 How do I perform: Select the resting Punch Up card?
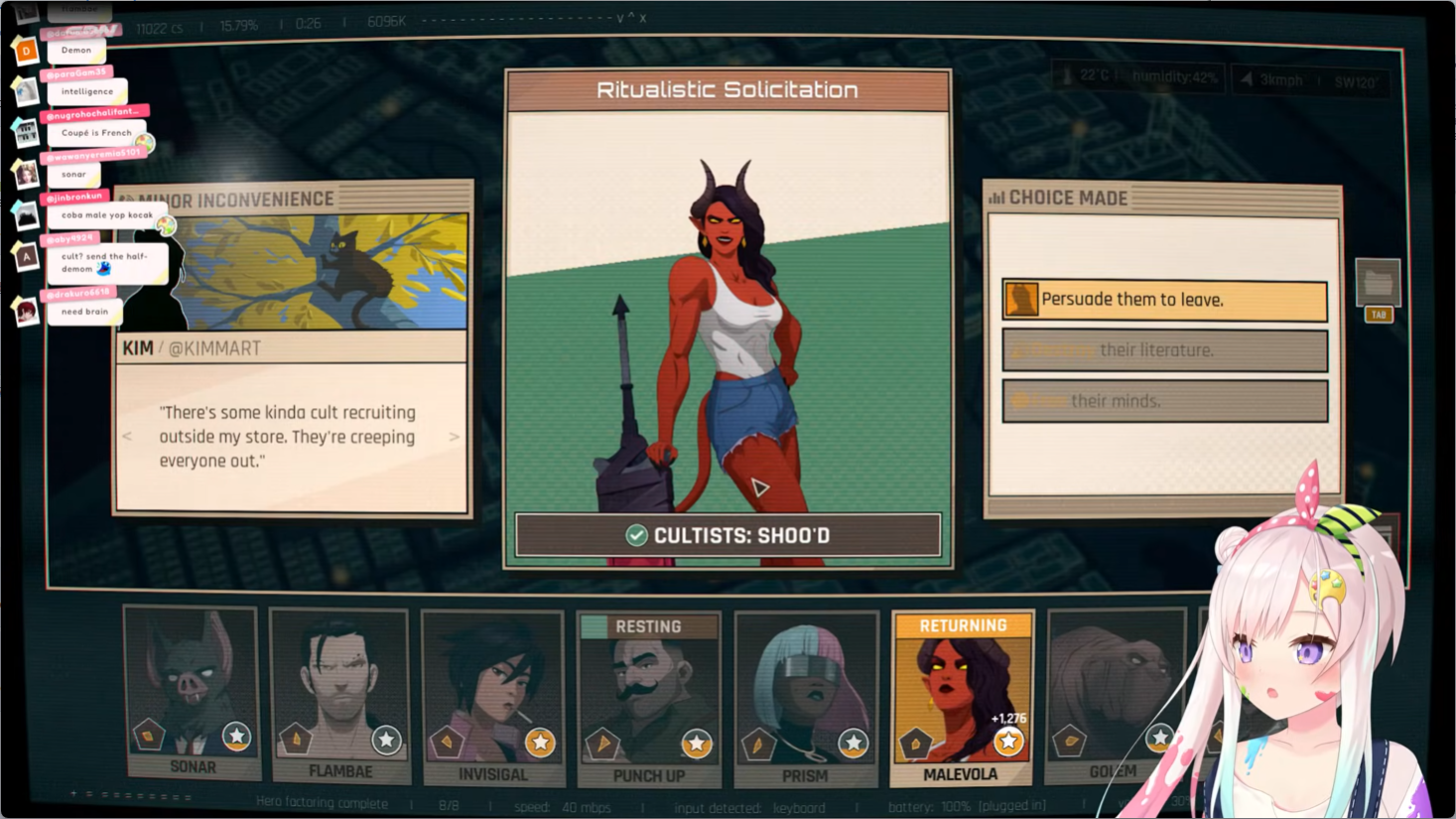pyautogui.click(x=649, y=699)
